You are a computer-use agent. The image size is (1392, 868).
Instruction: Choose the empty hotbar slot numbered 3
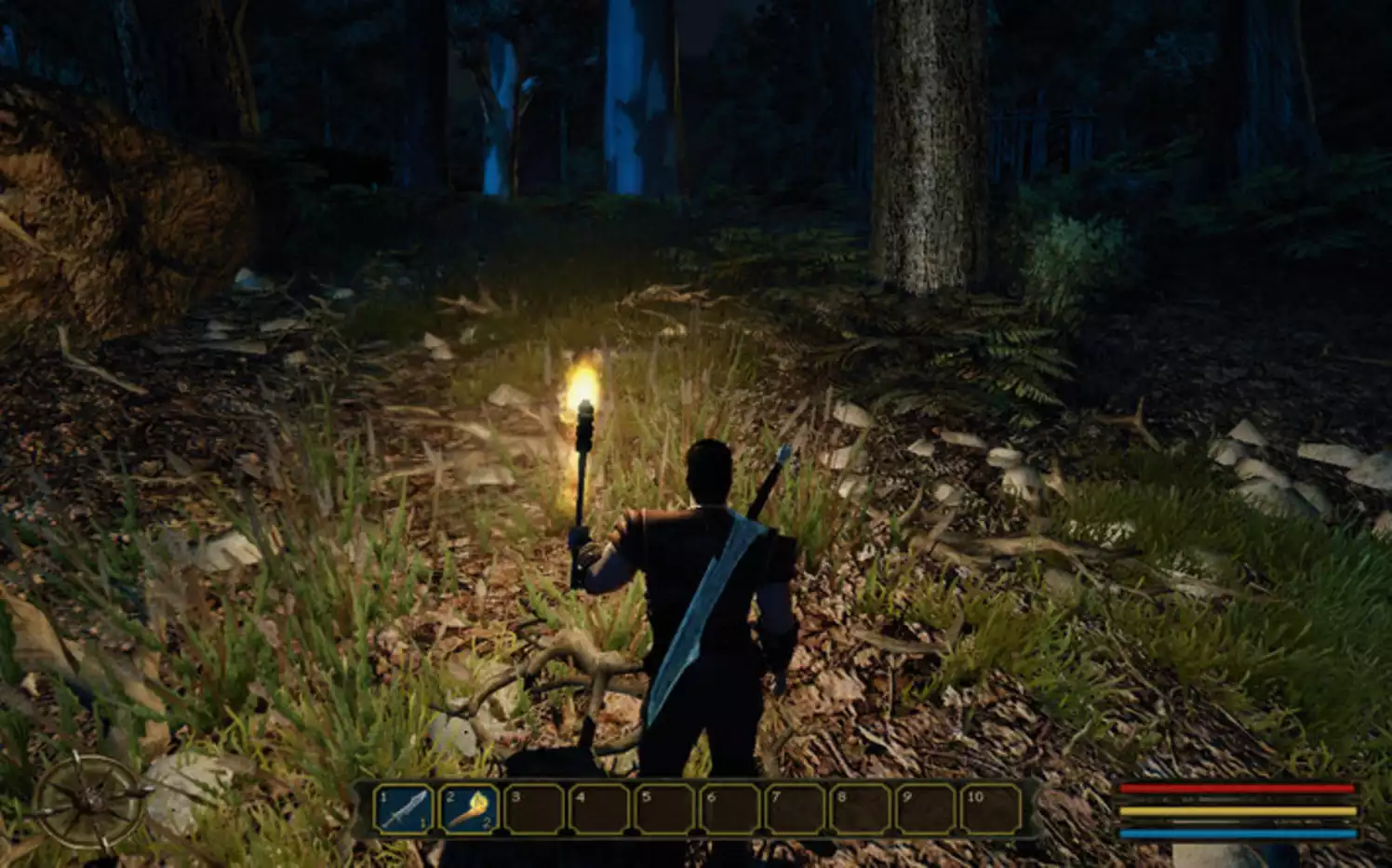point(534,808)
